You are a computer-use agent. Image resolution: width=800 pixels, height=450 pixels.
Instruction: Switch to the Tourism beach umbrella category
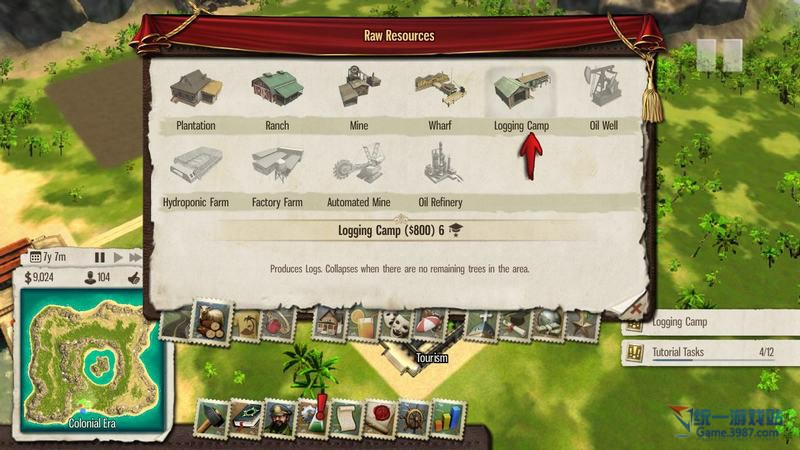430,325
